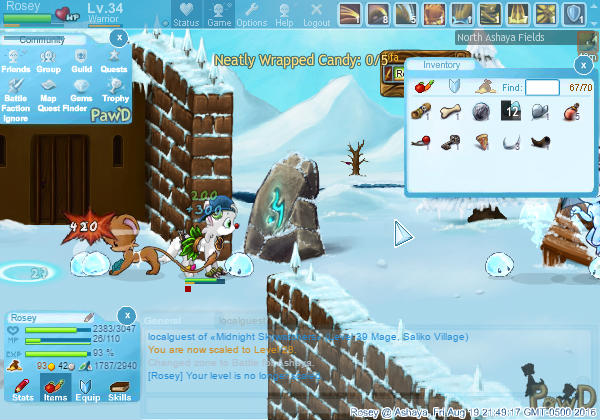
Task: Open the Status menu
Action: click(185, 14)
